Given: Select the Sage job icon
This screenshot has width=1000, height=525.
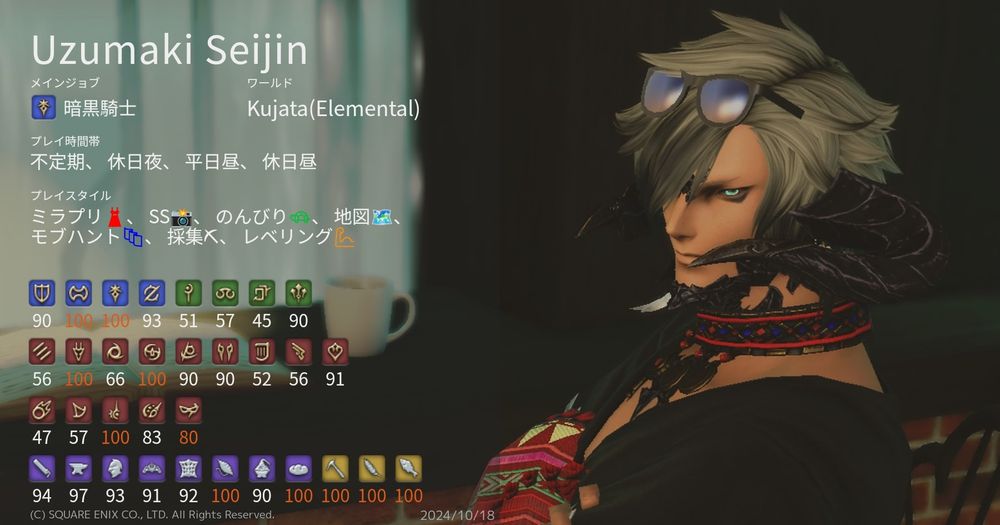Looking at the screenshot, I should (298, 292).
